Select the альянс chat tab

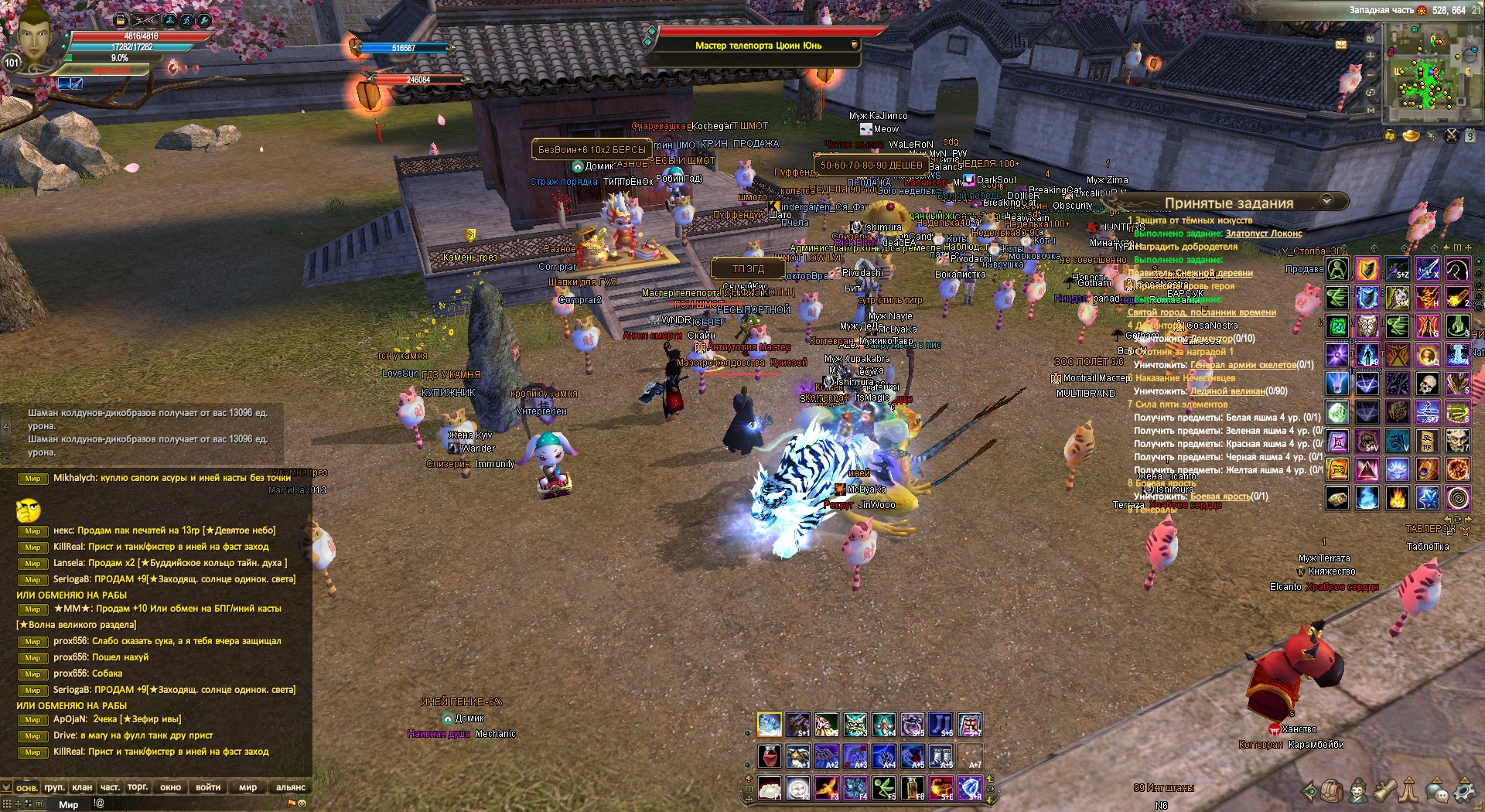(x=290, y=787)
